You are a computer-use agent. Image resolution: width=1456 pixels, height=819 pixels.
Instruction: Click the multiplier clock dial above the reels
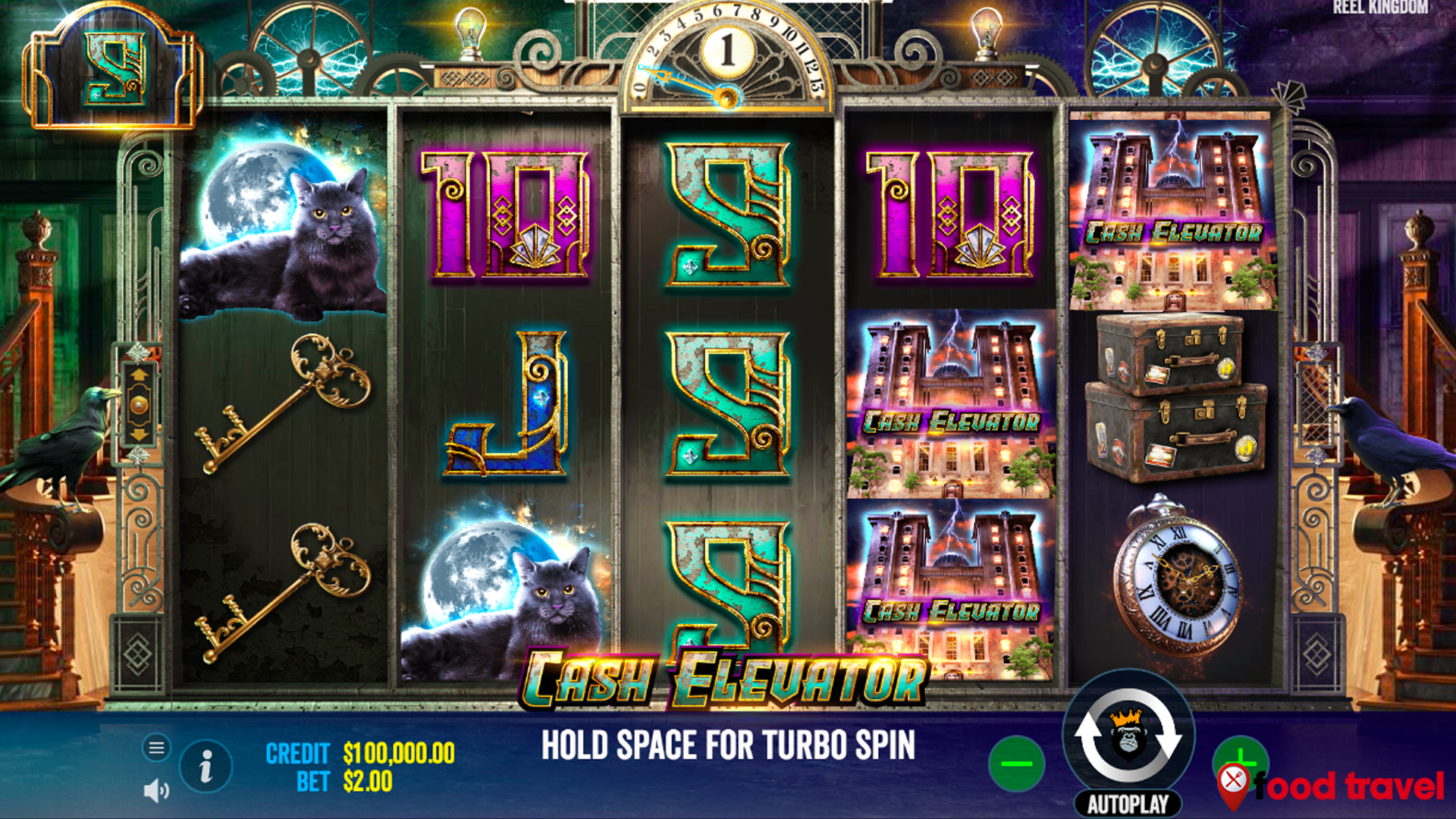[x=730, y=57]
